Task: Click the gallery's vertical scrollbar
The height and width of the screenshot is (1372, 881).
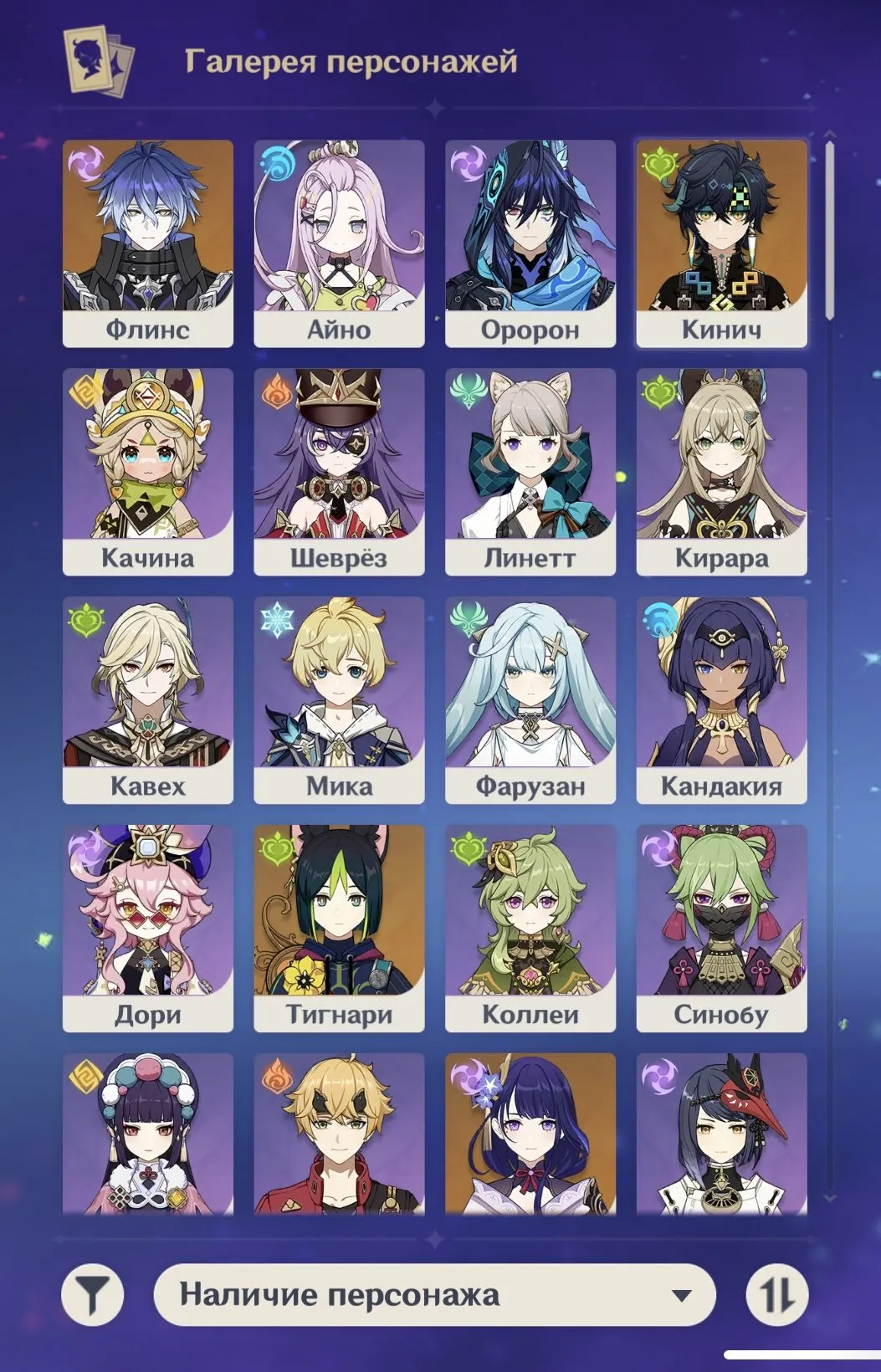Action: (829, 230)
